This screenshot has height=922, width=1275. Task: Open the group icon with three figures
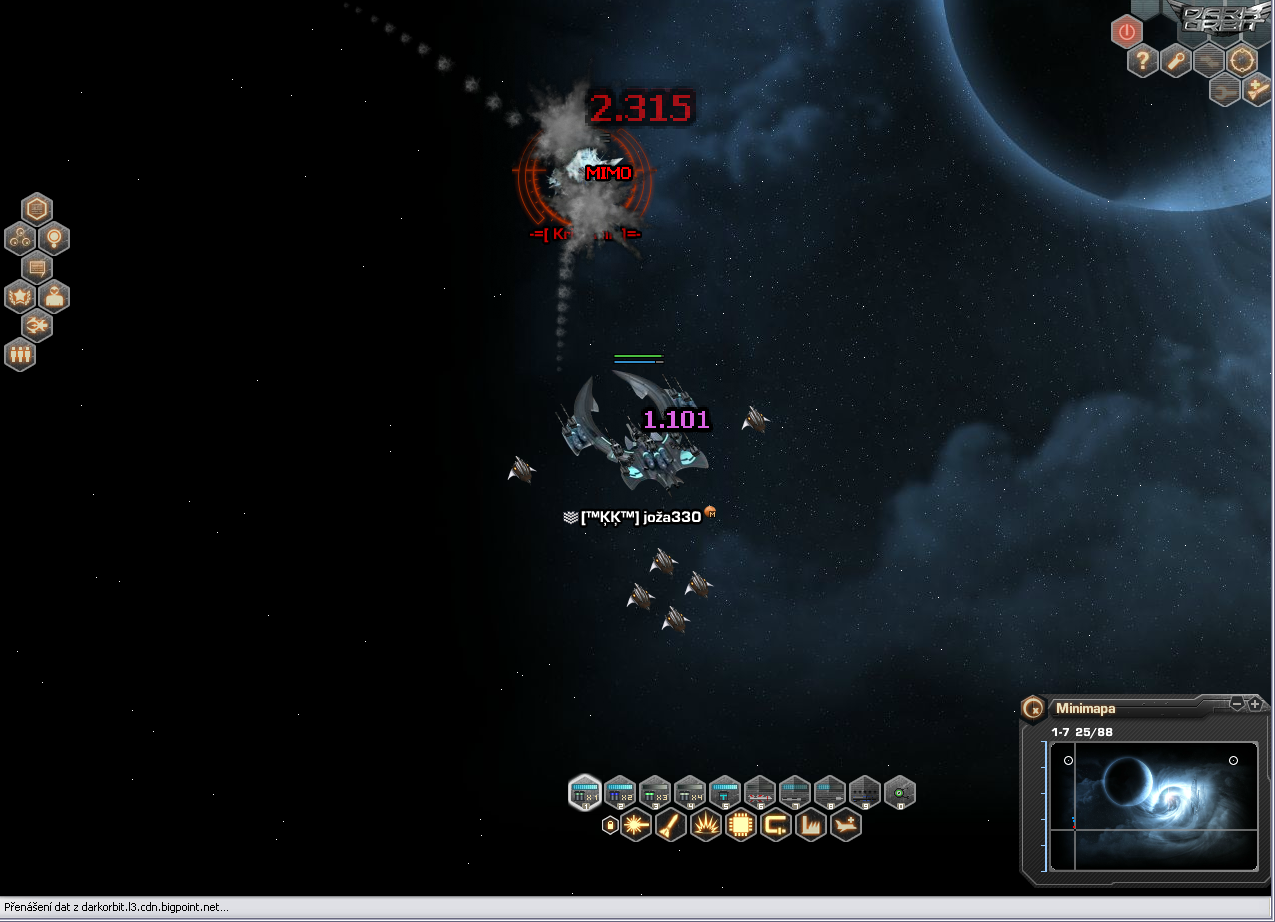point(20,355)
